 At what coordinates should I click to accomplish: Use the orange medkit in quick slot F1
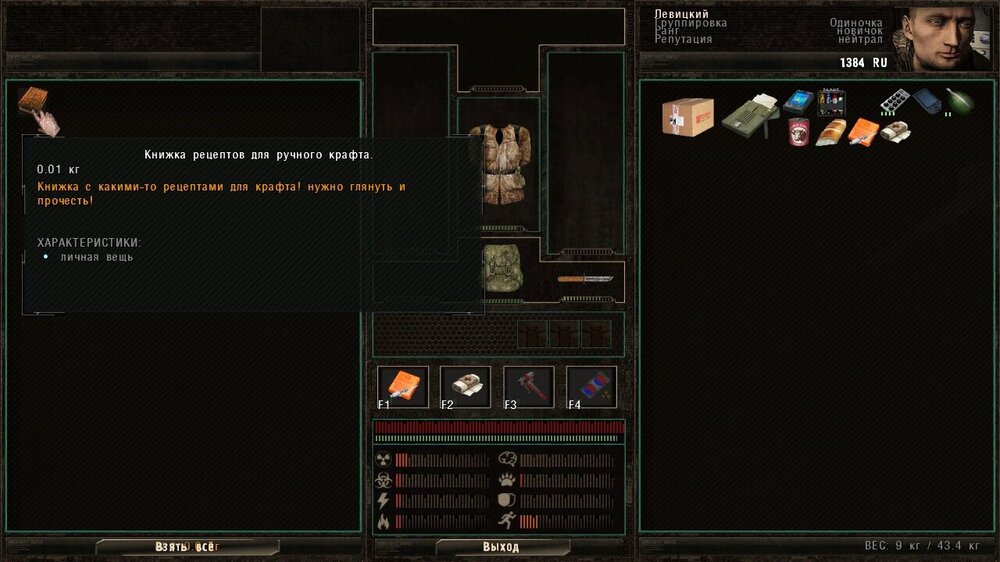coord(404,387)
